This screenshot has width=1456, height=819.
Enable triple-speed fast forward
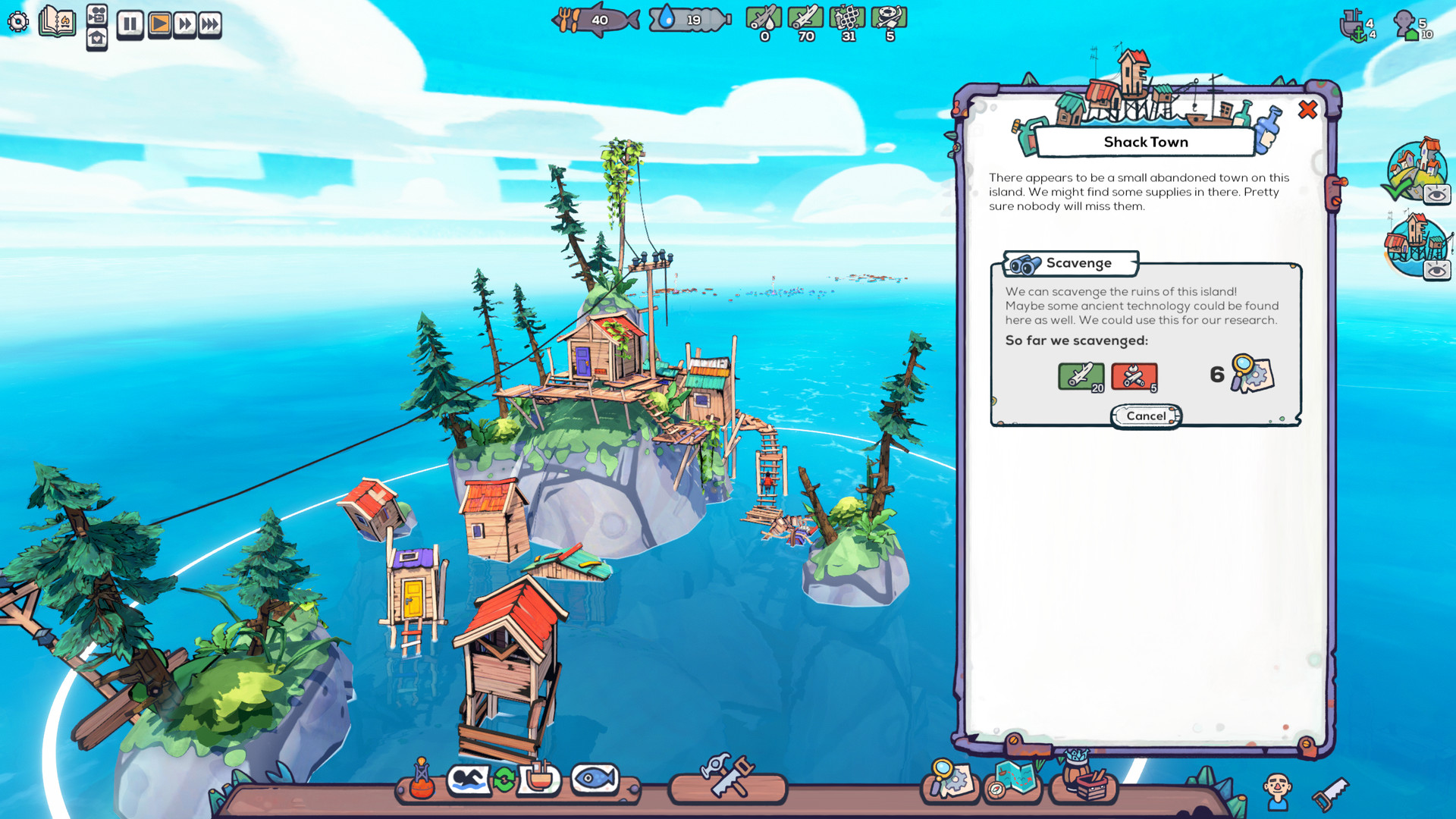[211, 24]
